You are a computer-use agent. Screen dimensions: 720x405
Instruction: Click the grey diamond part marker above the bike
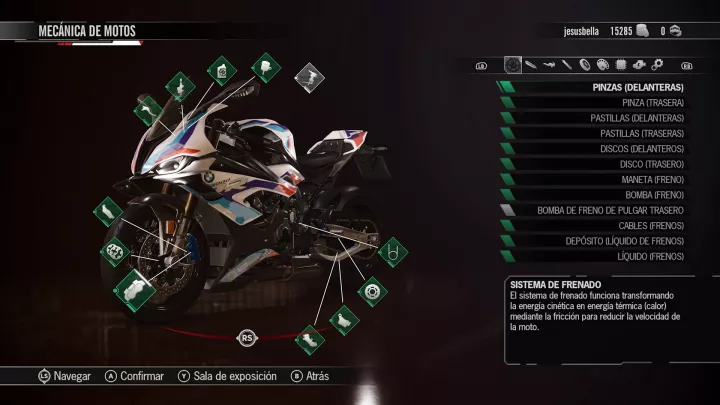(309, 75)
